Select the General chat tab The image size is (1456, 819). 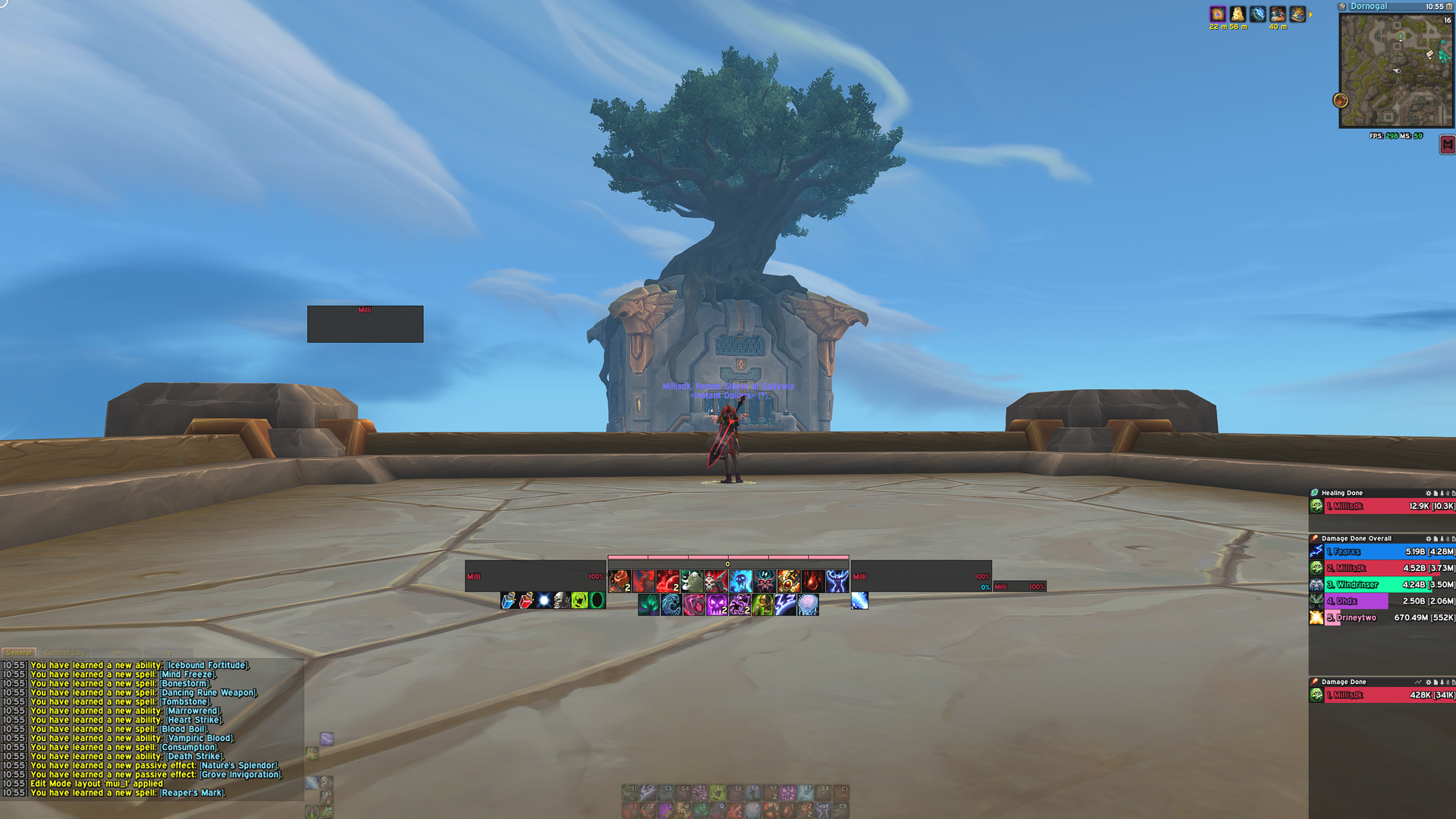(18, 652)
